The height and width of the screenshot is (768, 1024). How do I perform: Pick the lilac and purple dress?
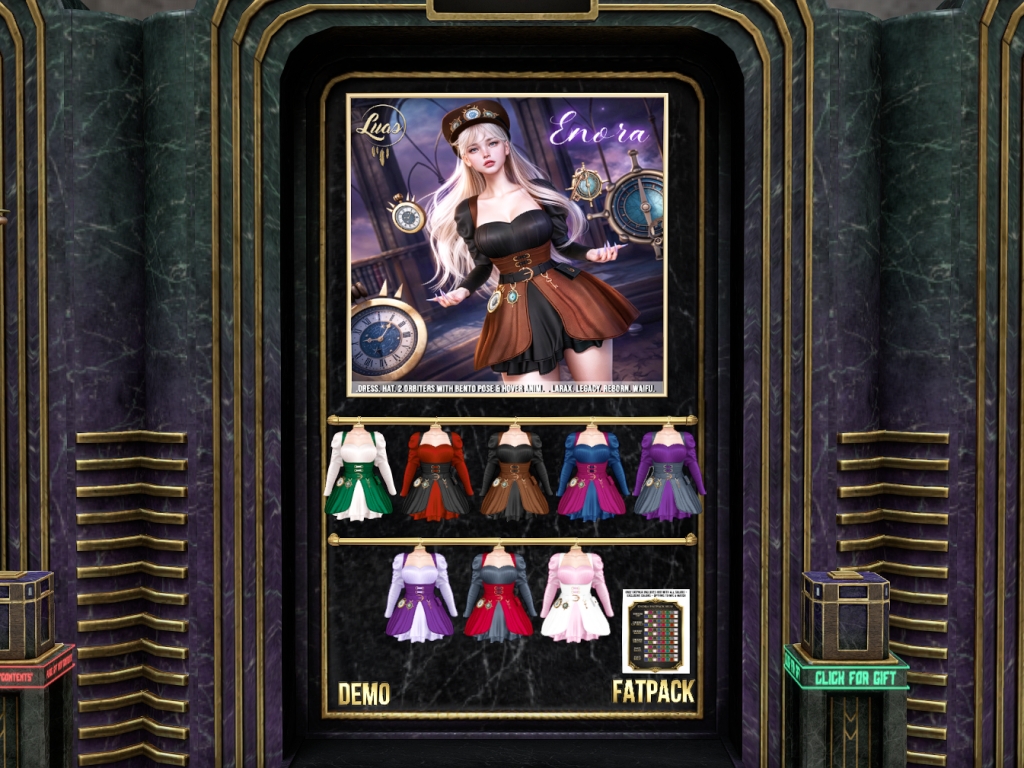[420, 595]
